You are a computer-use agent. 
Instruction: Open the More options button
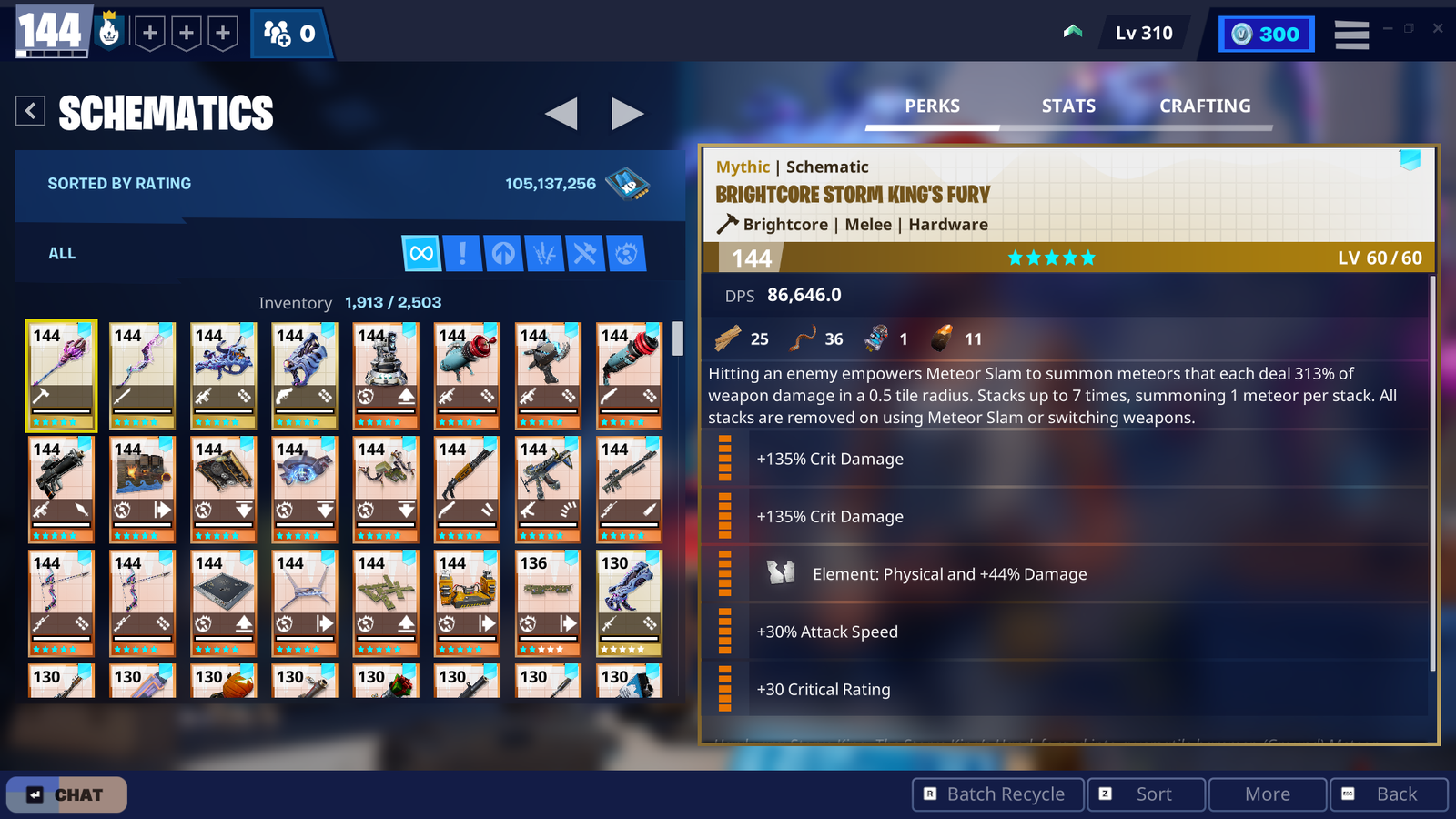pyautogui.click(x=1267, y=794)
